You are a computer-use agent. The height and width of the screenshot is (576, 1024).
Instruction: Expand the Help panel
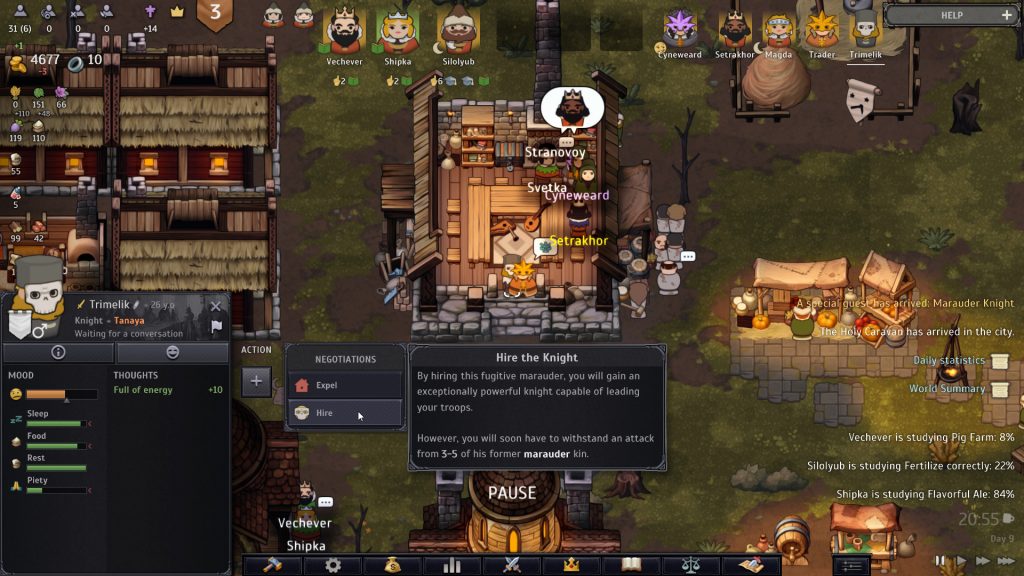coord(1006,15)
